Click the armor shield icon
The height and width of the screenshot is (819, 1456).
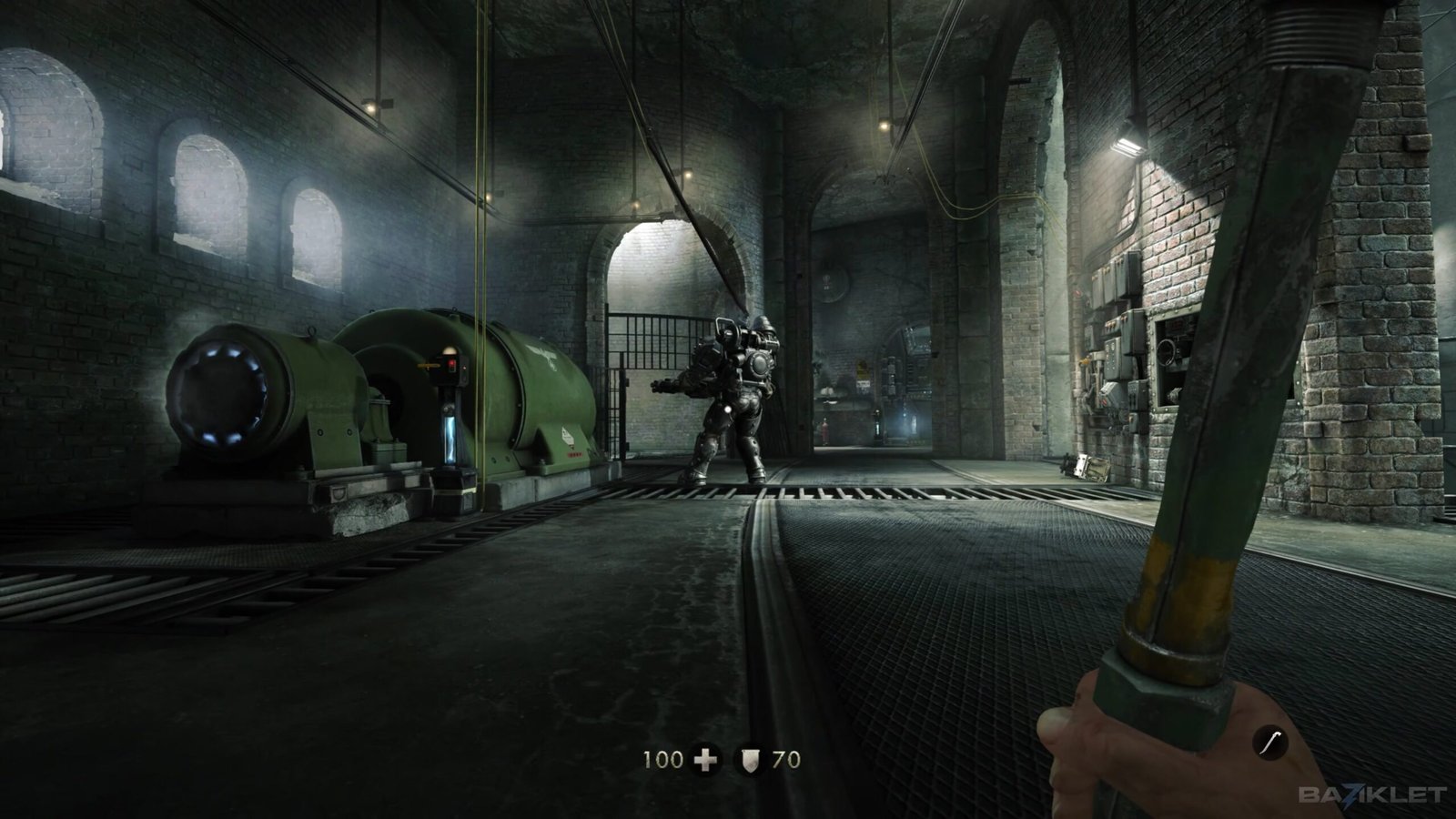(x=750, y=759)
